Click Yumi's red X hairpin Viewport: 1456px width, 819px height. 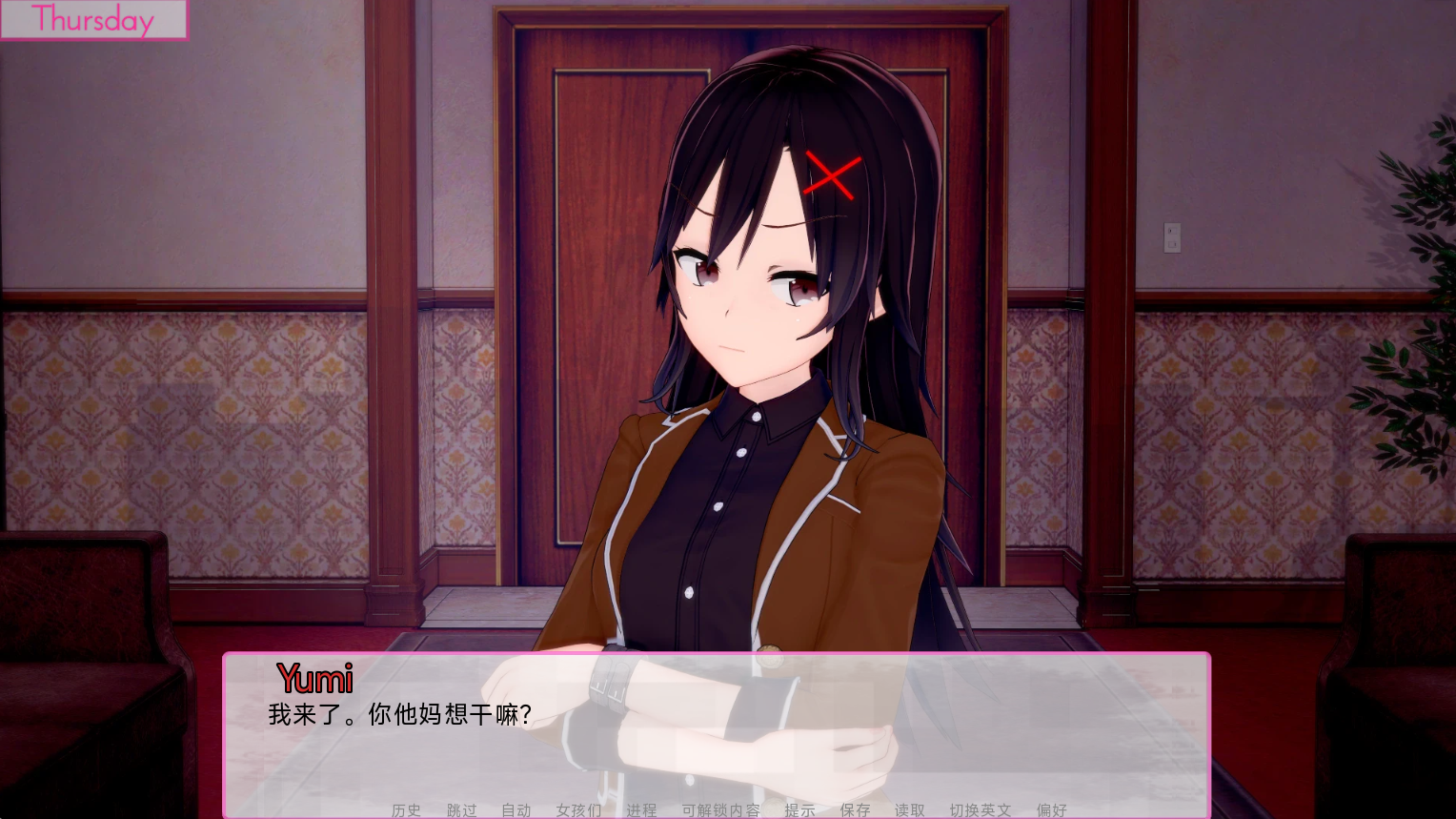coord(833,175)
